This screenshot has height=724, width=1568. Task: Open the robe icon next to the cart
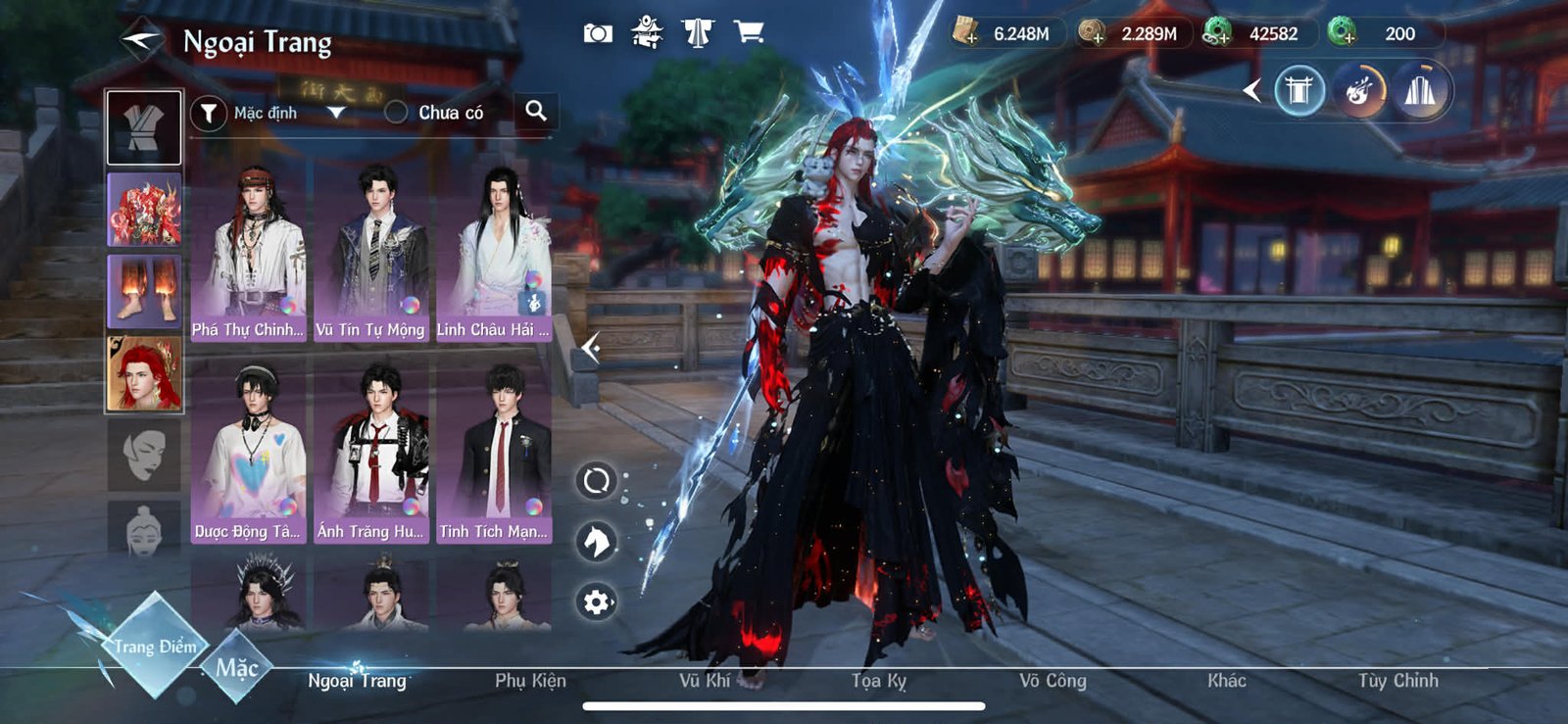699,31
